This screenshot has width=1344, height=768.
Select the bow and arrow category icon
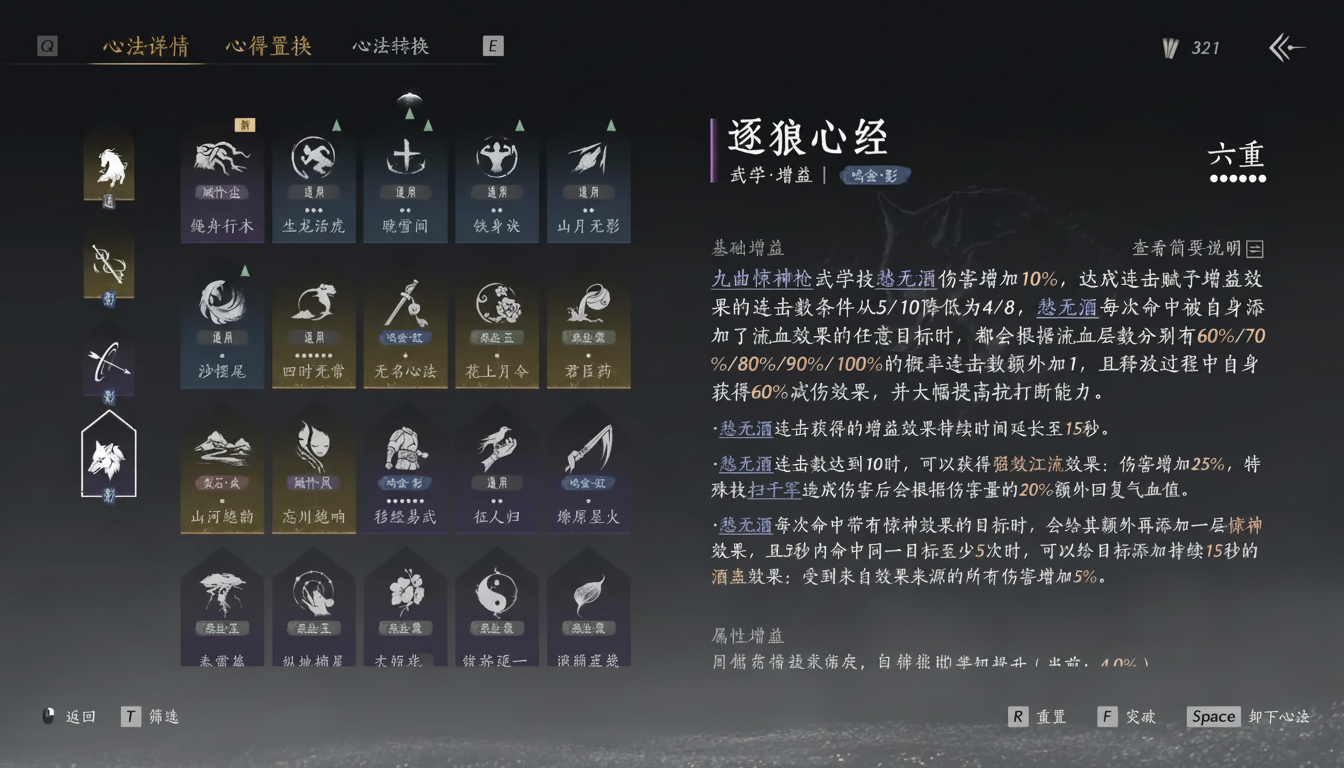click(x=110, y=360)
